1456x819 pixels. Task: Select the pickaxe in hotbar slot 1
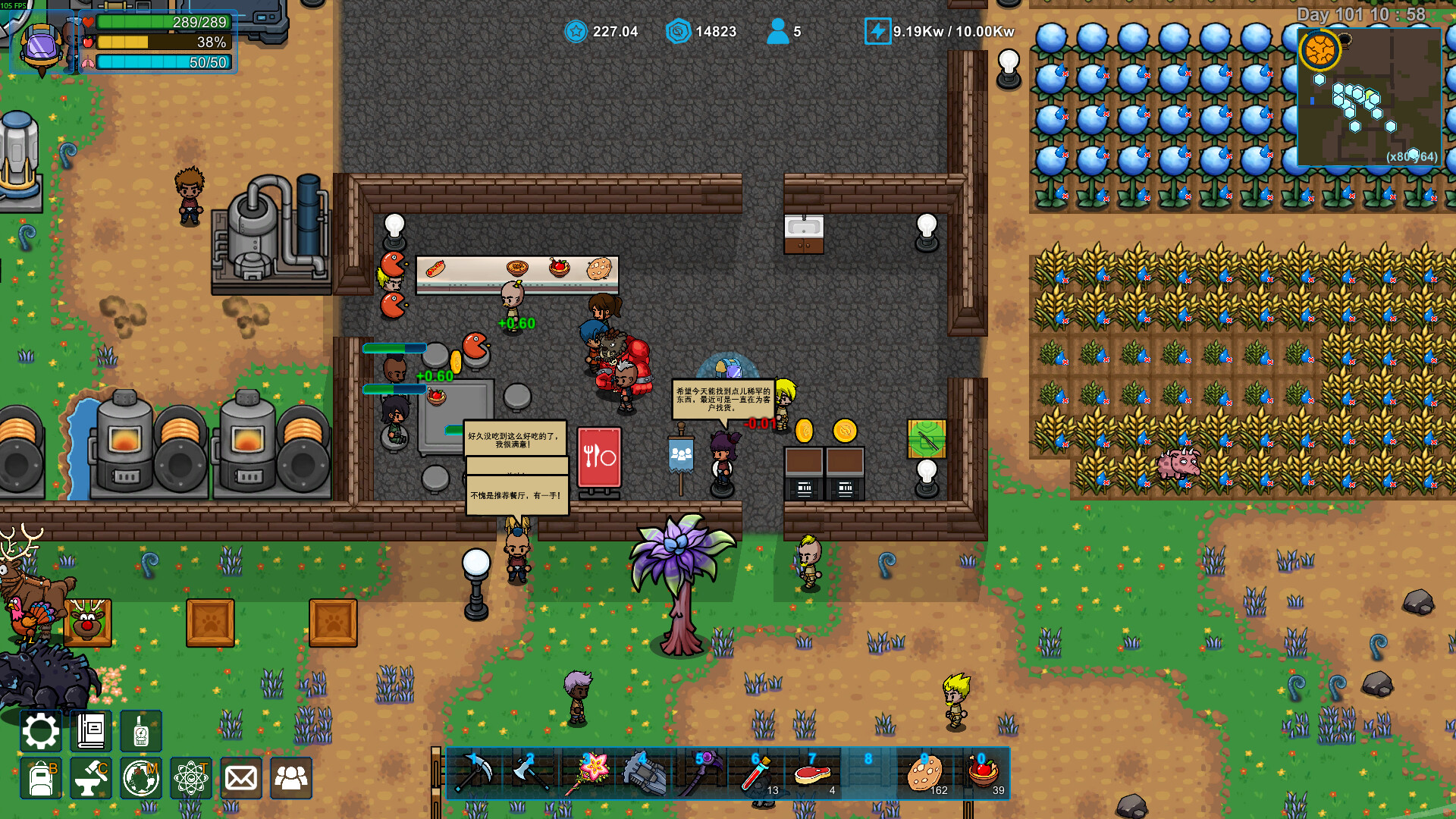point(475,773)
